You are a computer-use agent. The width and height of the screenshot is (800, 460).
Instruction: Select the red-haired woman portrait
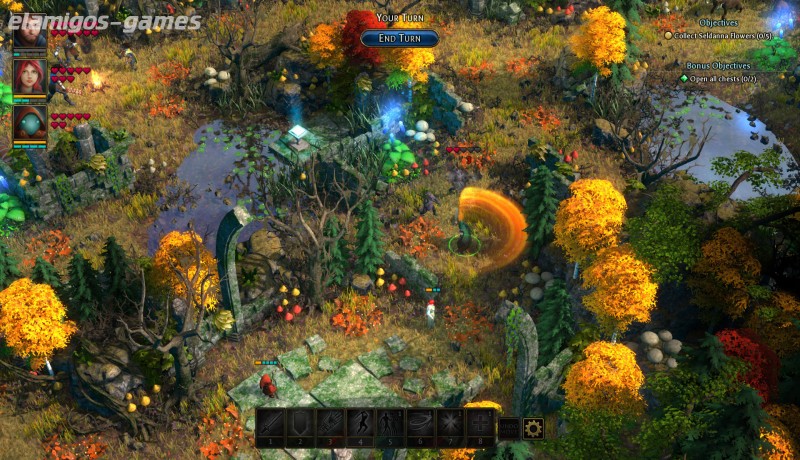pos(30,77)
